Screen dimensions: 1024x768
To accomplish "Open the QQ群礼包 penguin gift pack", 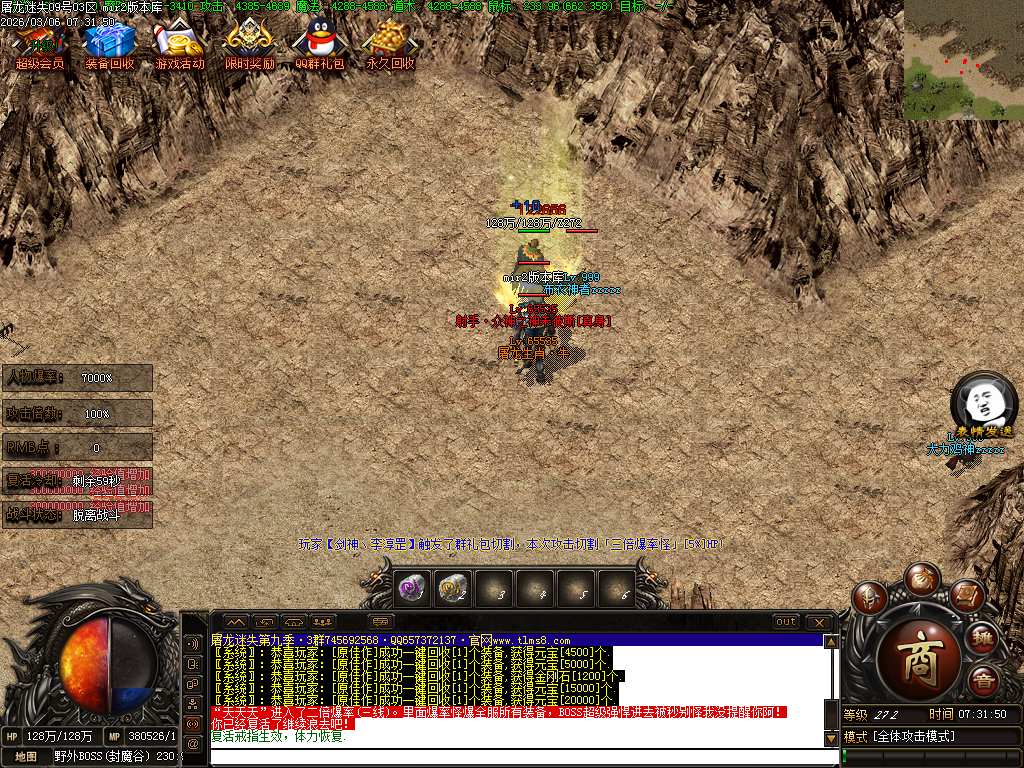I will 319,46.
